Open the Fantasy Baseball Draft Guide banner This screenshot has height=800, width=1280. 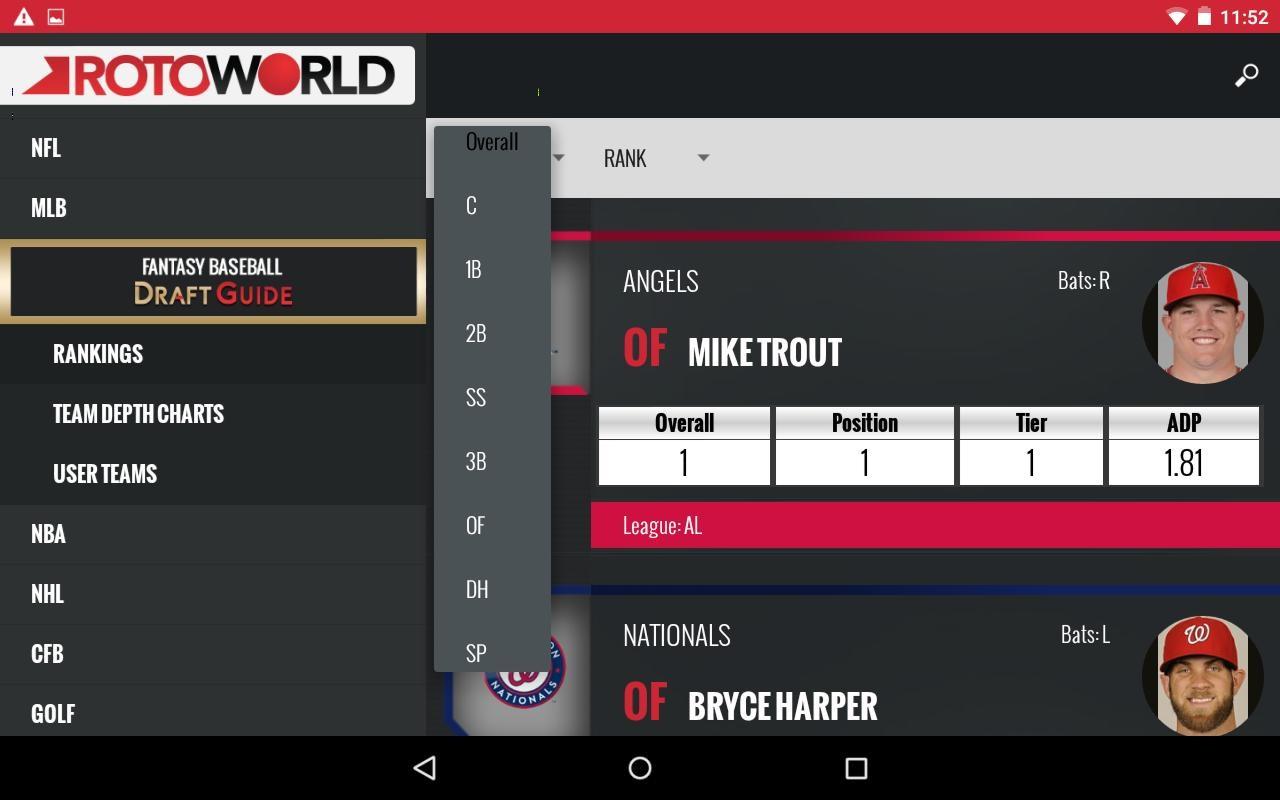(x=212, y=281)
